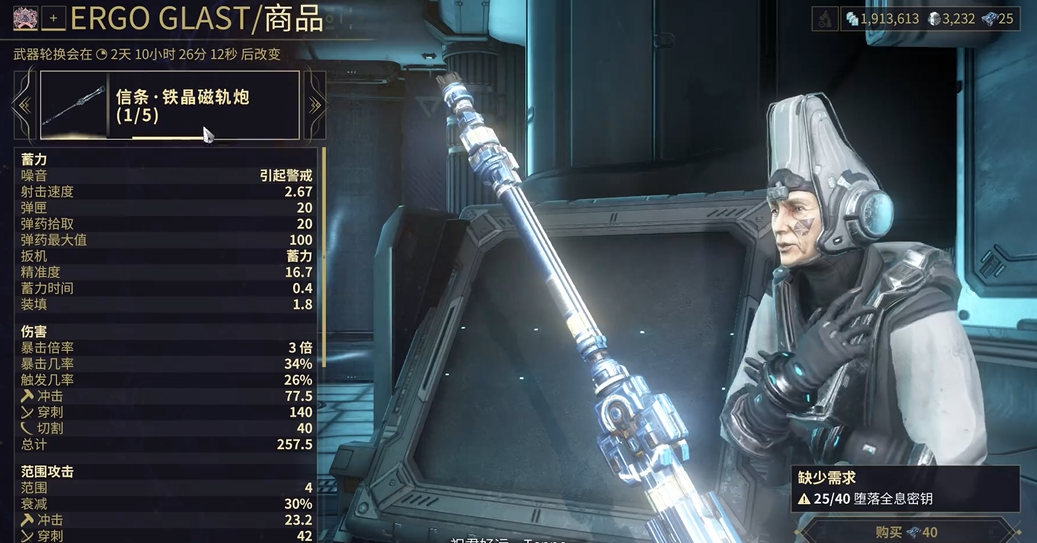Go to the previous weapon offering arrow

tap(24, 105)
